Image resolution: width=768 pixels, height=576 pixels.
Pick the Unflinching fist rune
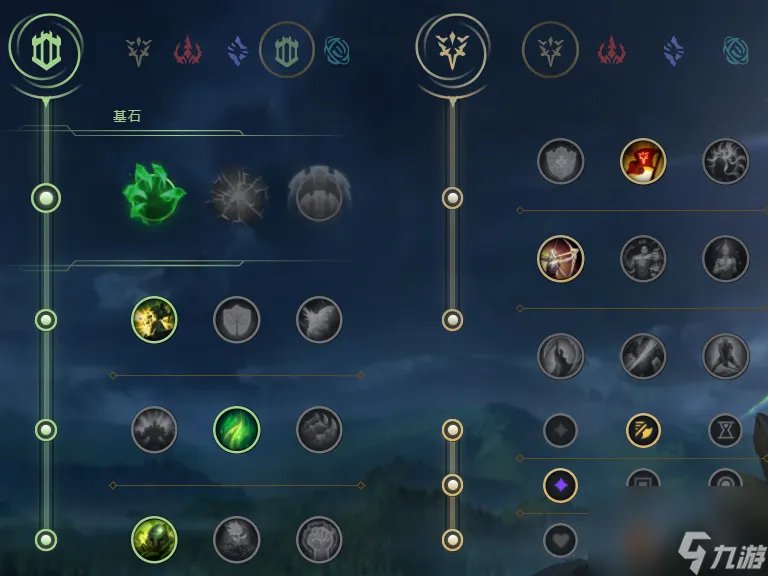[319, 539]
